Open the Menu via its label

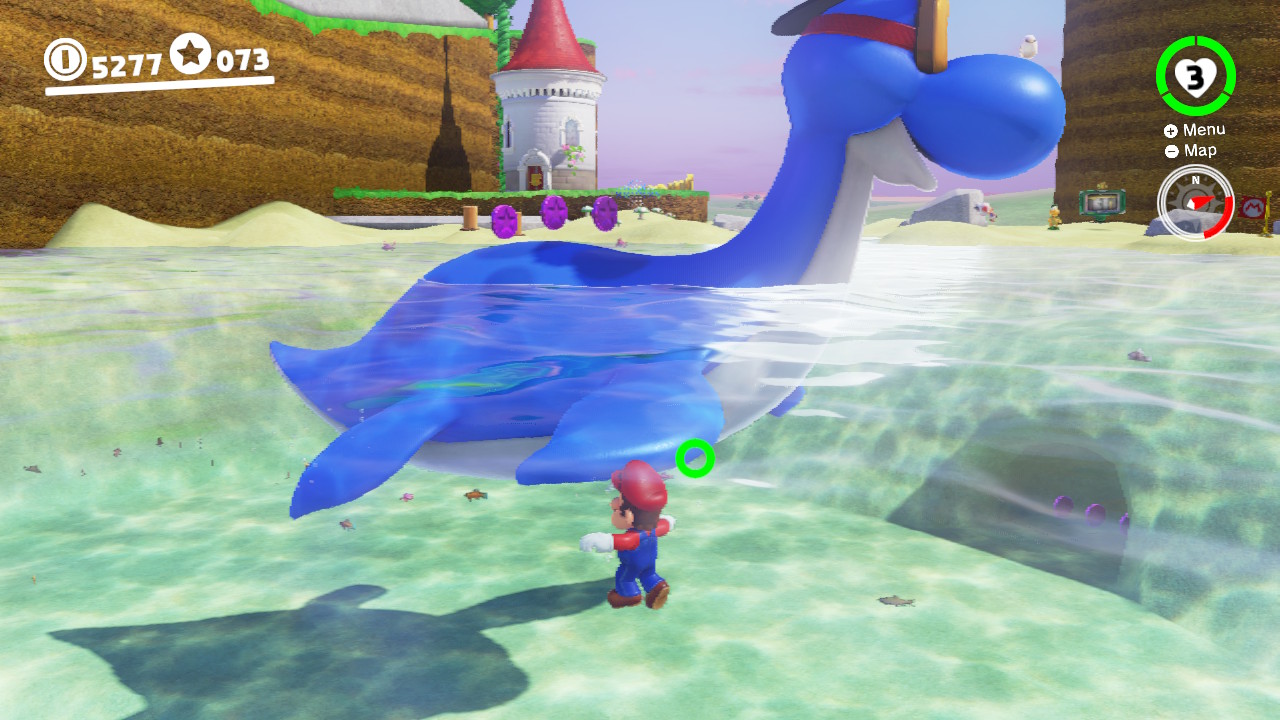pos(1205,129)
